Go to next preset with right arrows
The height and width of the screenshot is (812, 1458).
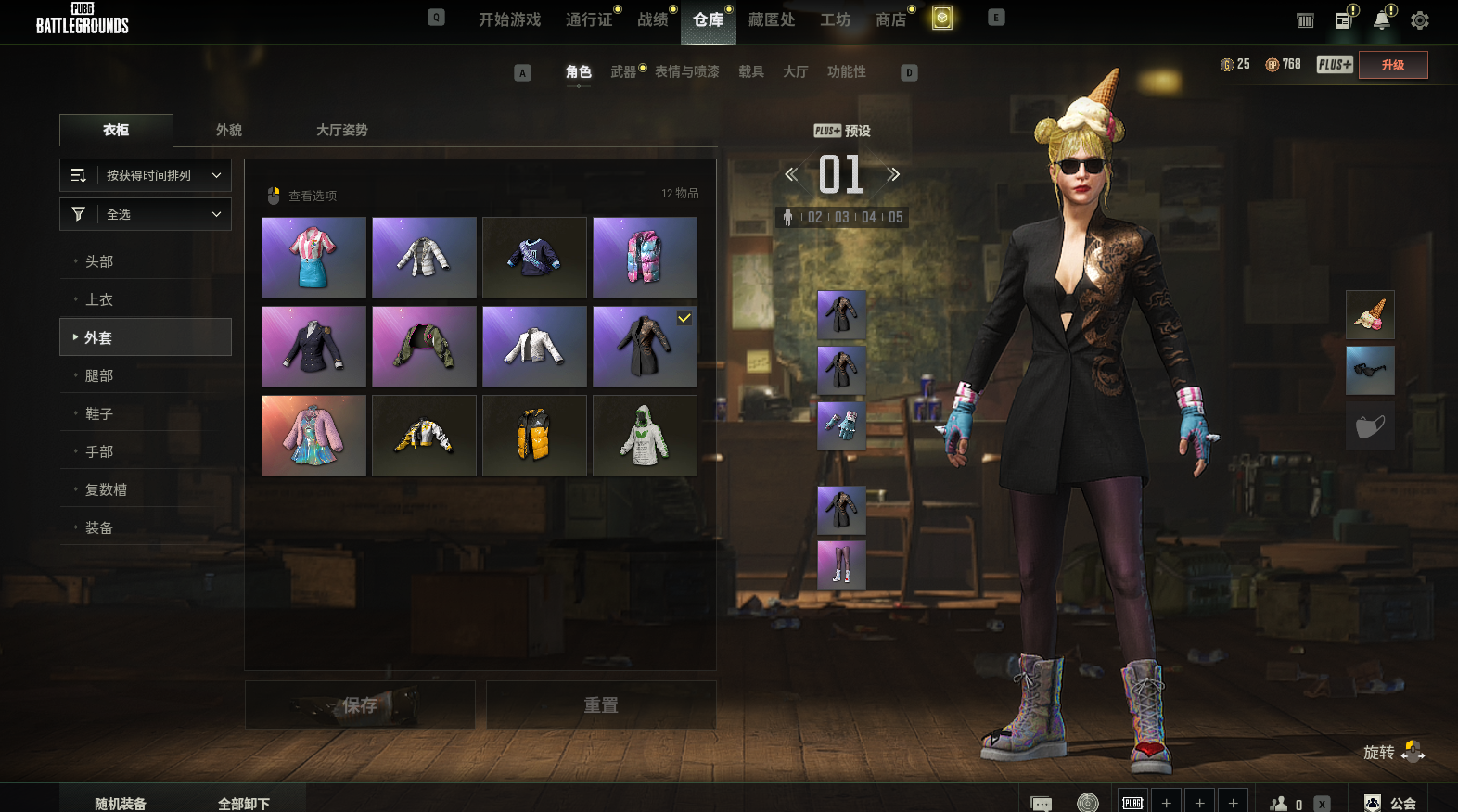[893, 174]
